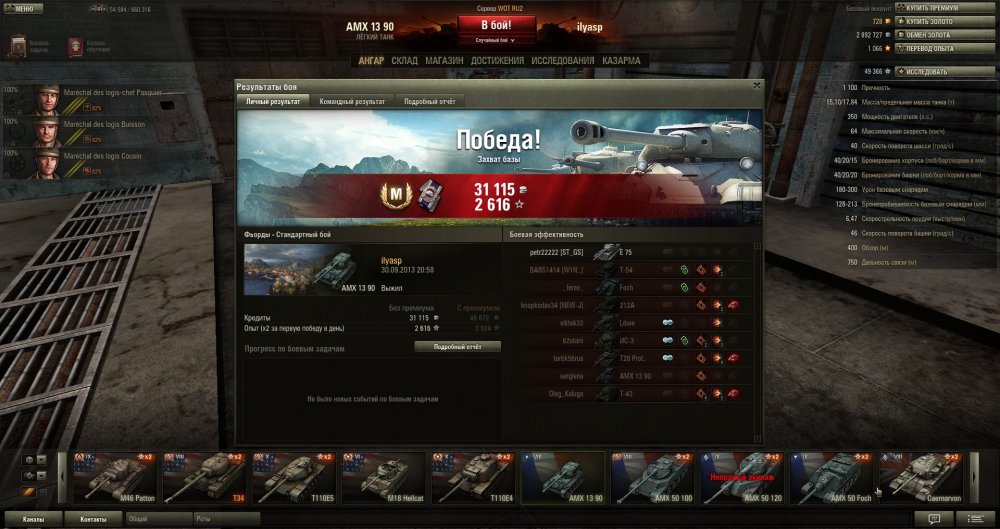Image resolution: width=1000 pixels, height=529 pixels.
Task: Start the battle with the red В бой! button
Action: point(499,24)
